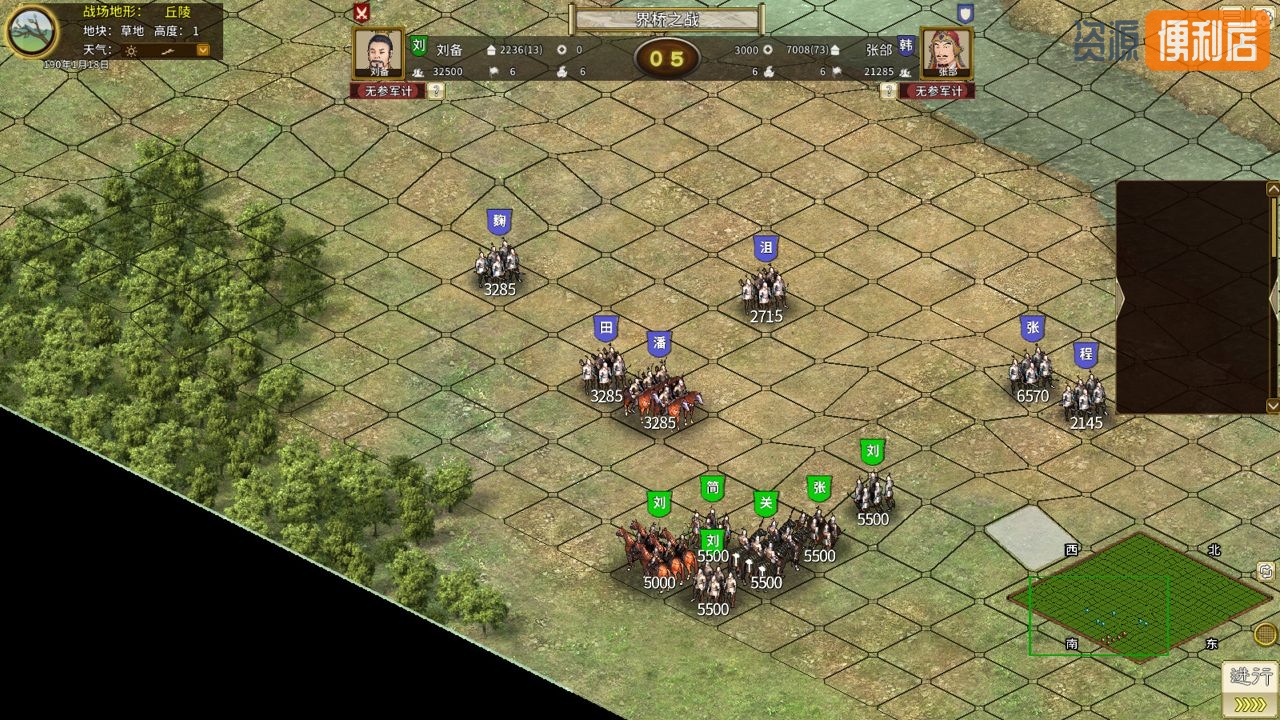The width and height of the screenshot is (1280, 720).
Task: Collapse the dark side panel with its left arrow
Action: pyautogui.click(x=1121, y=297)
